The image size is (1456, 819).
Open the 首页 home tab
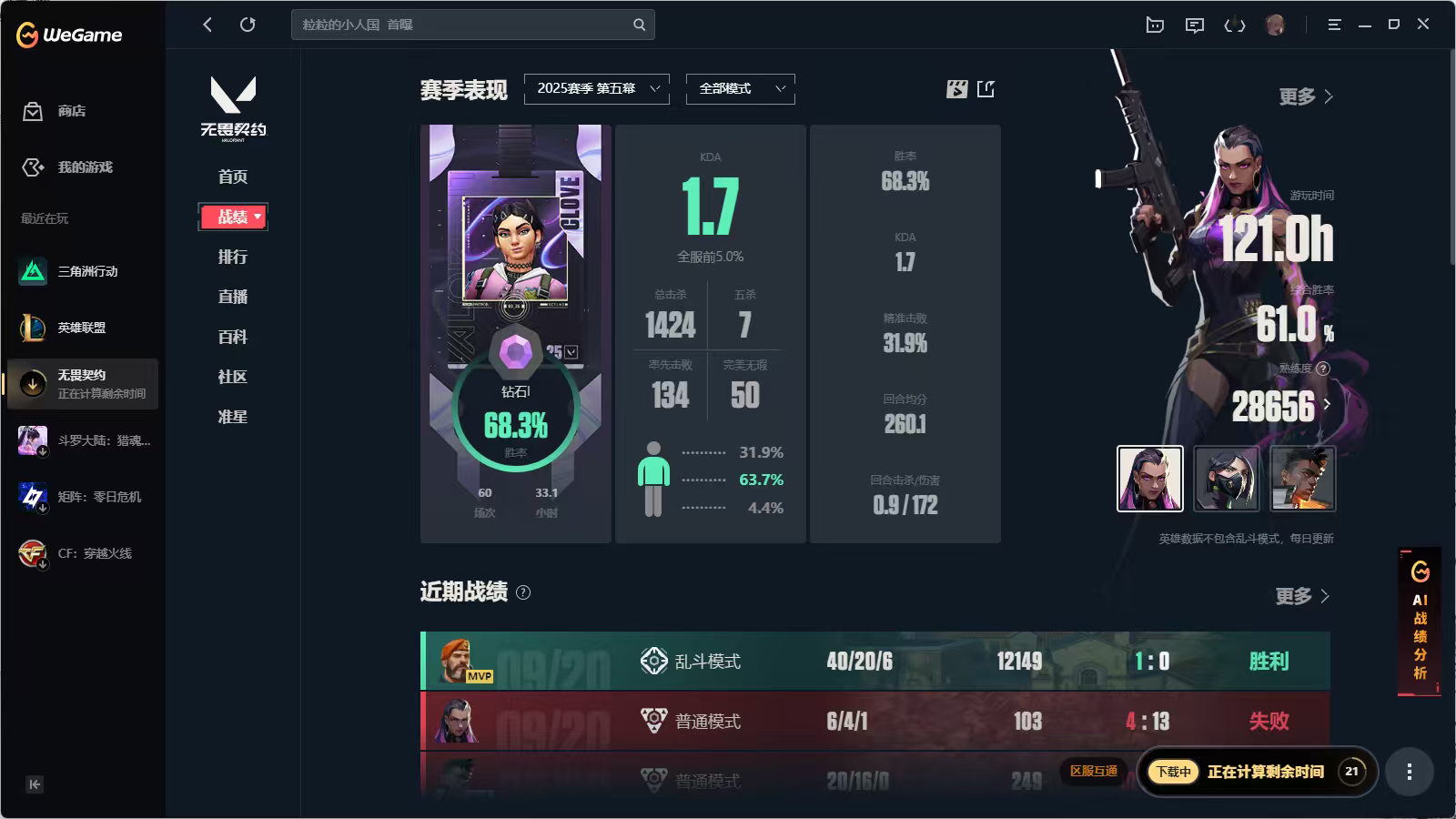tap(232, 177)
